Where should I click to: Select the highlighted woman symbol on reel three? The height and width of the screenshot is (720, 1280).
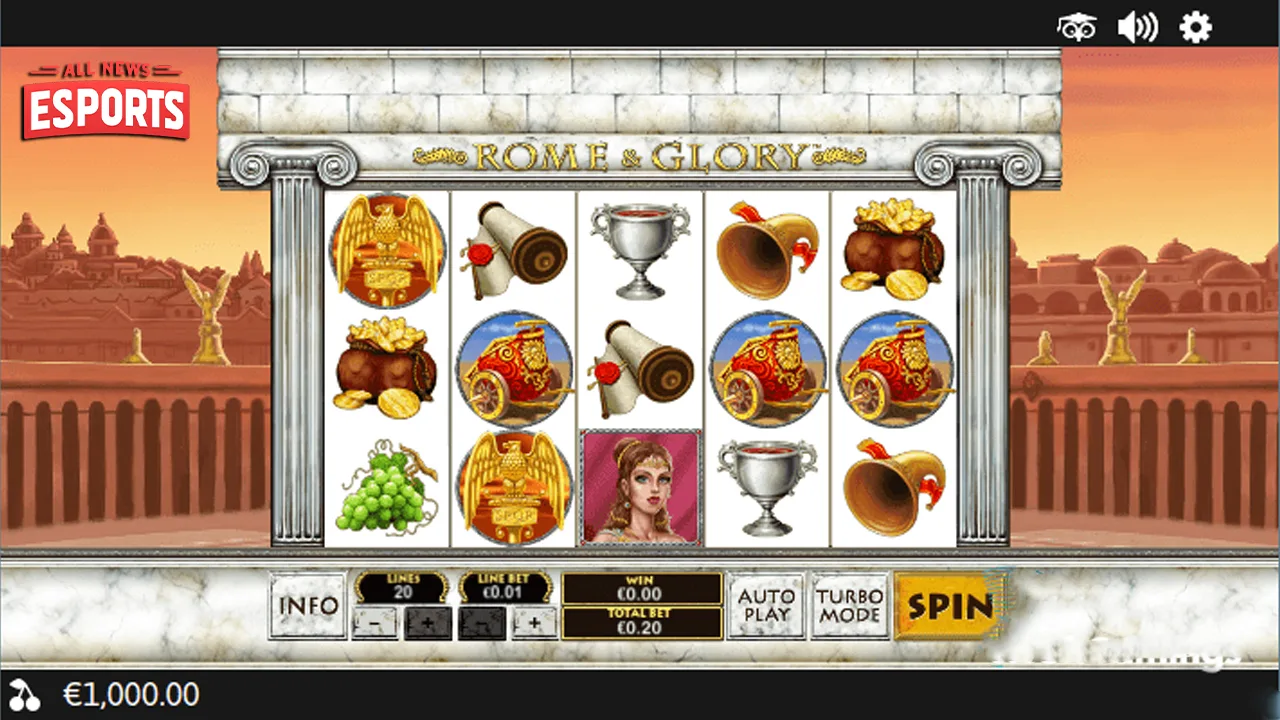point(640,485)
